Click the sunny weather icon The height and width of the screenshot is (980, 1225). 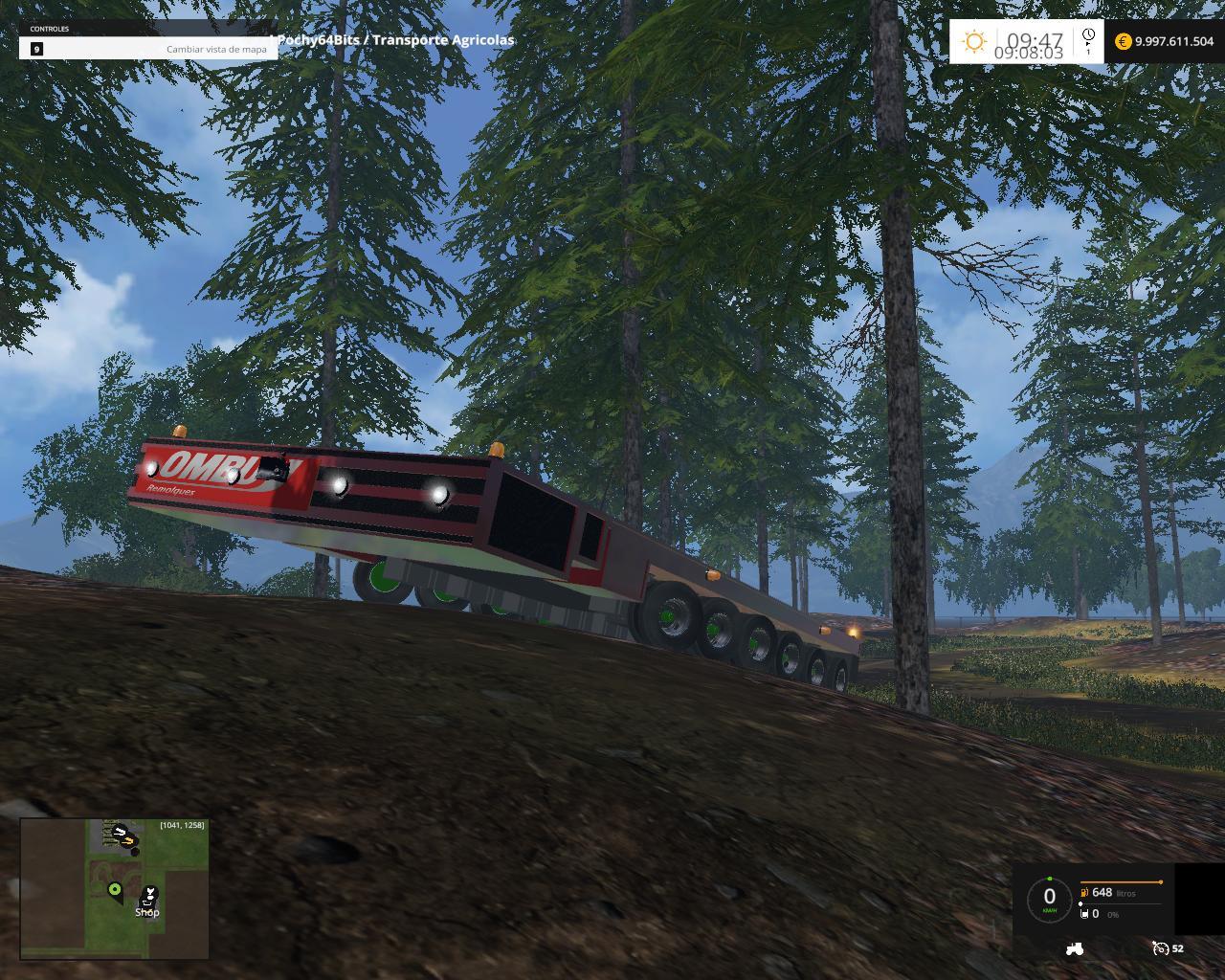point(974,41)
